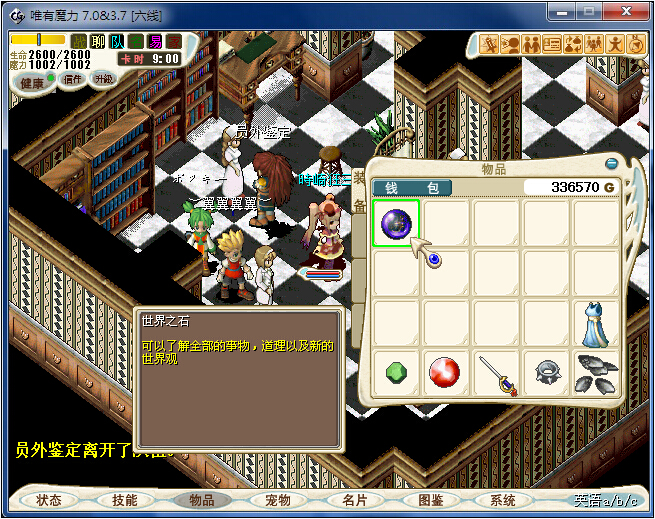The image size is (655, 519).
Task: Toggle the 聊 chat channel button
Action: (97, 41)
